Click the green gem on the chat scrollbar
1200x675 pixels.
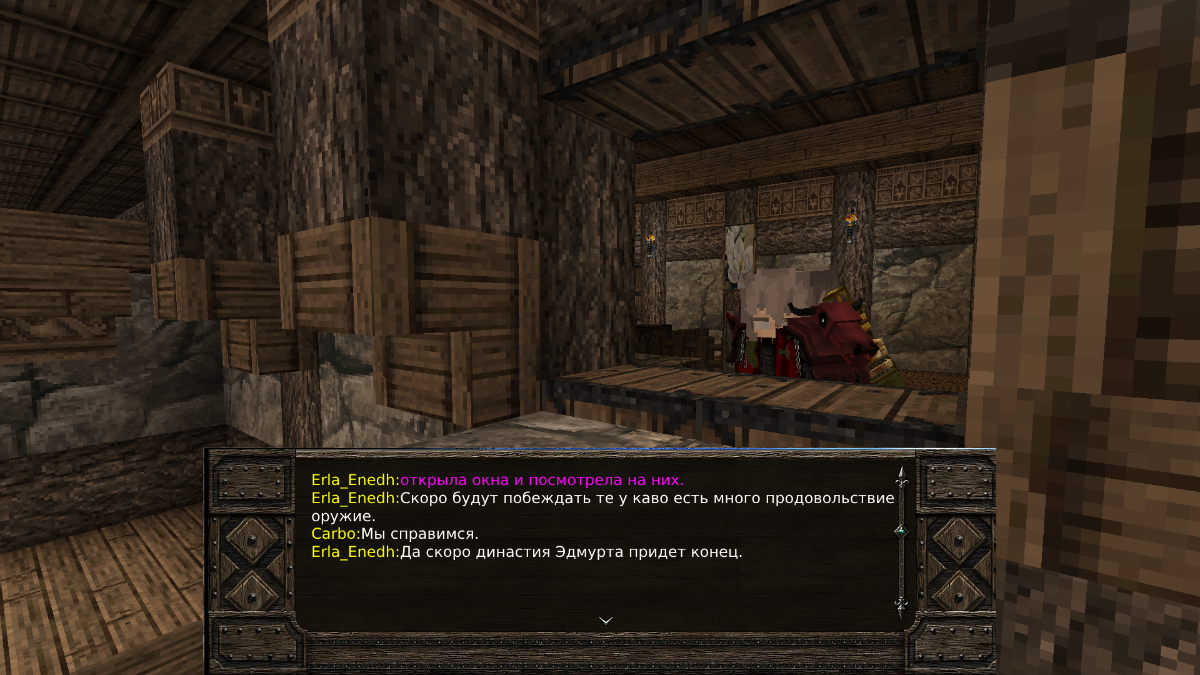tap(900, 530)
